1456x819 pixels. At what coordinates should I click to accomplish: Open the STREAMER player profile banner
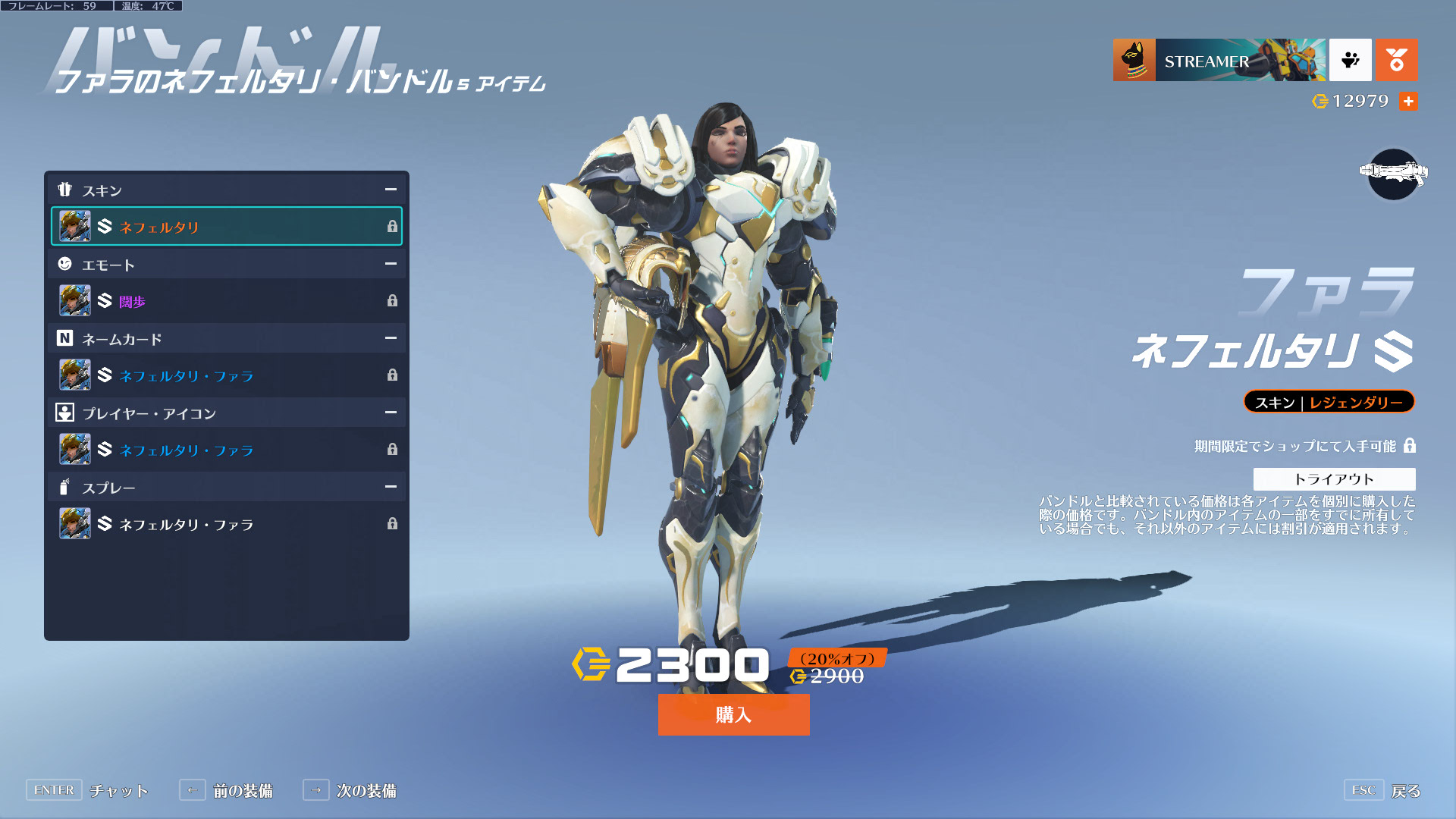(1219, 61)
